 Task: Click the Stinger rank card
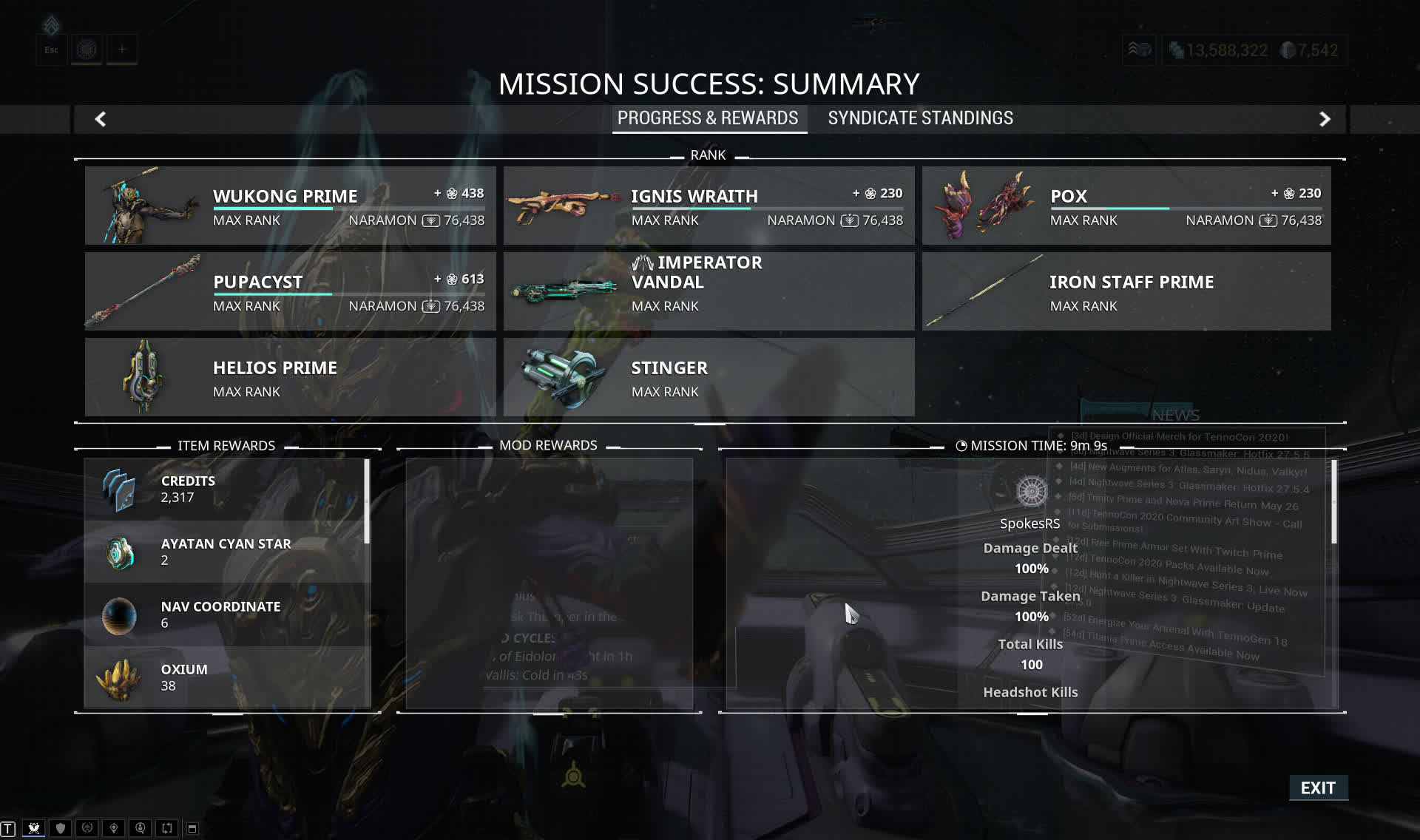click(709, 377)
